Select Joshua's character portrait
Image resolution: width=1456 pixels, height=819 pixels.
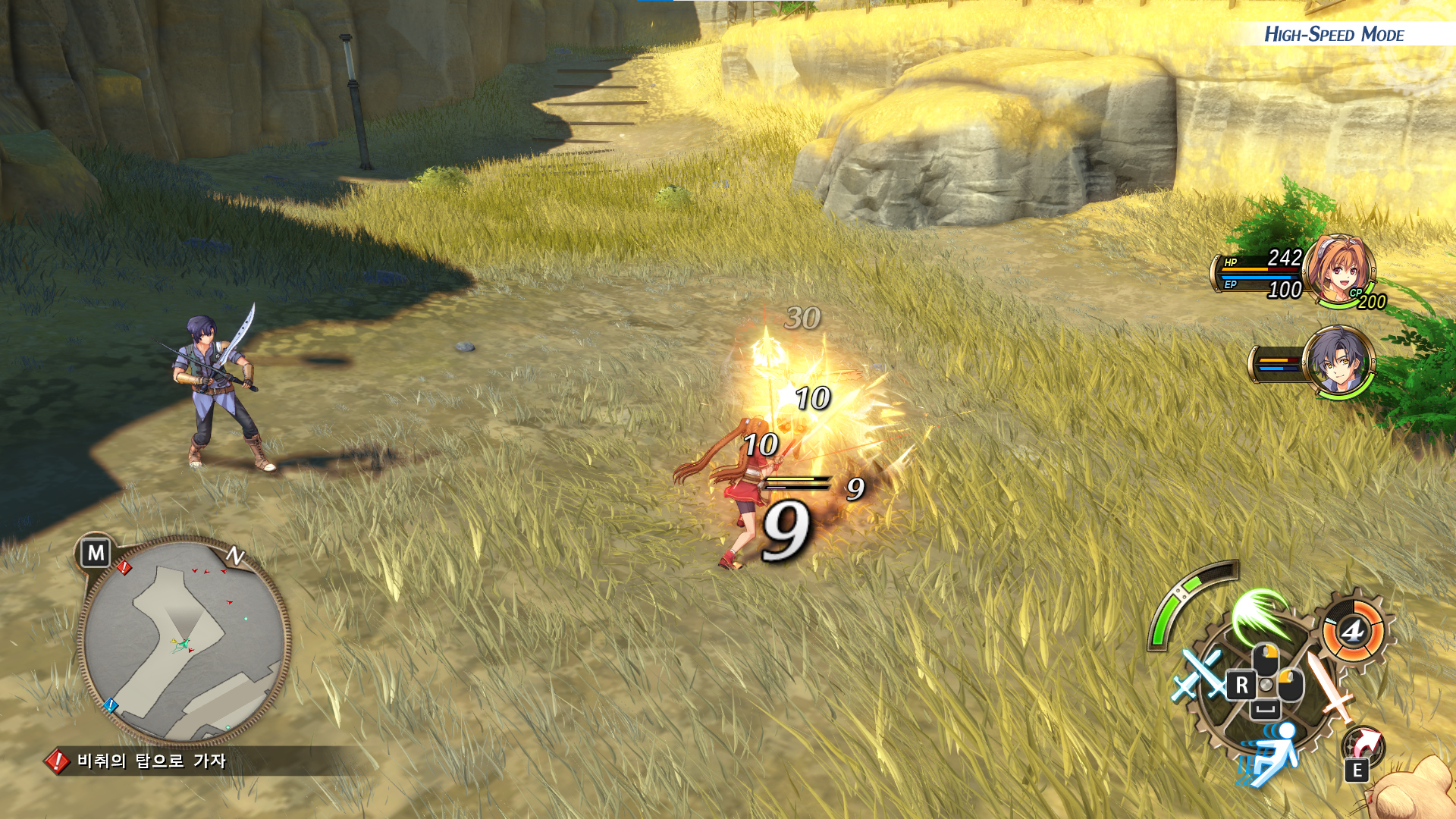[x=1338, y=362]
